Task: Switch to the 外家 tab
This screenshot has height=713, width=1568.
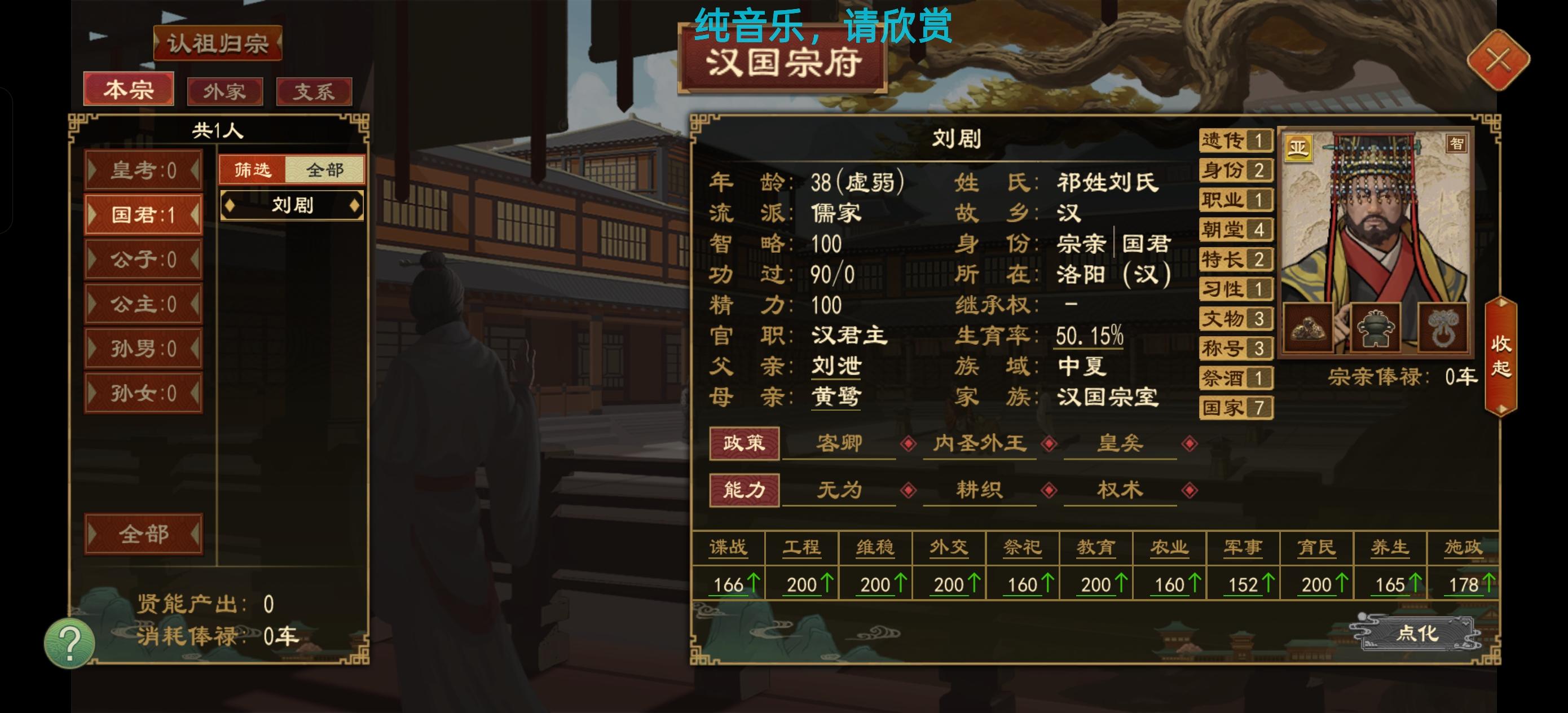Action: (x=224, y=91)
